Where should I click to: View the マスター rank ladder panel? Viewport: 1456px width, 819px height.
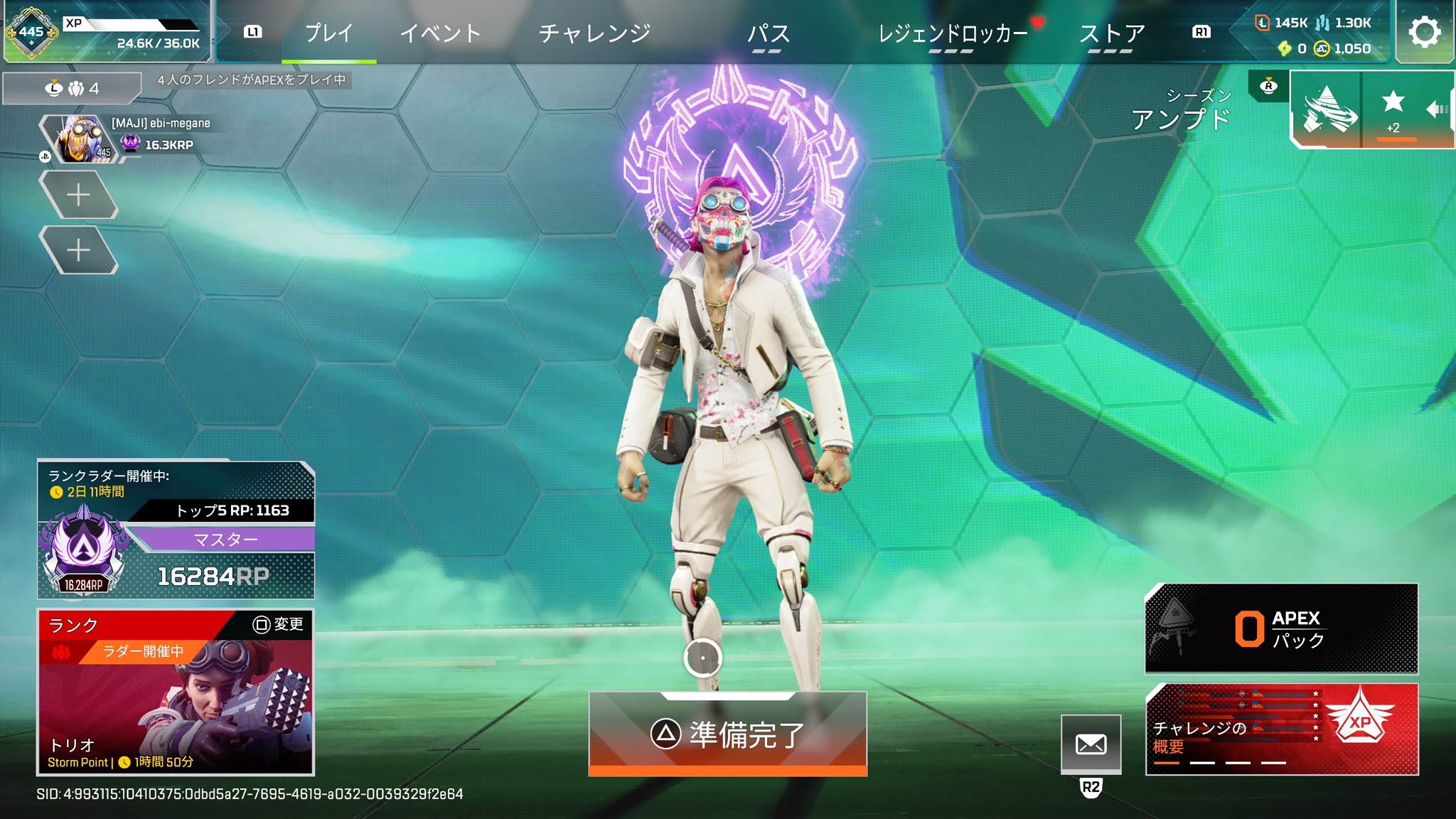176,530
